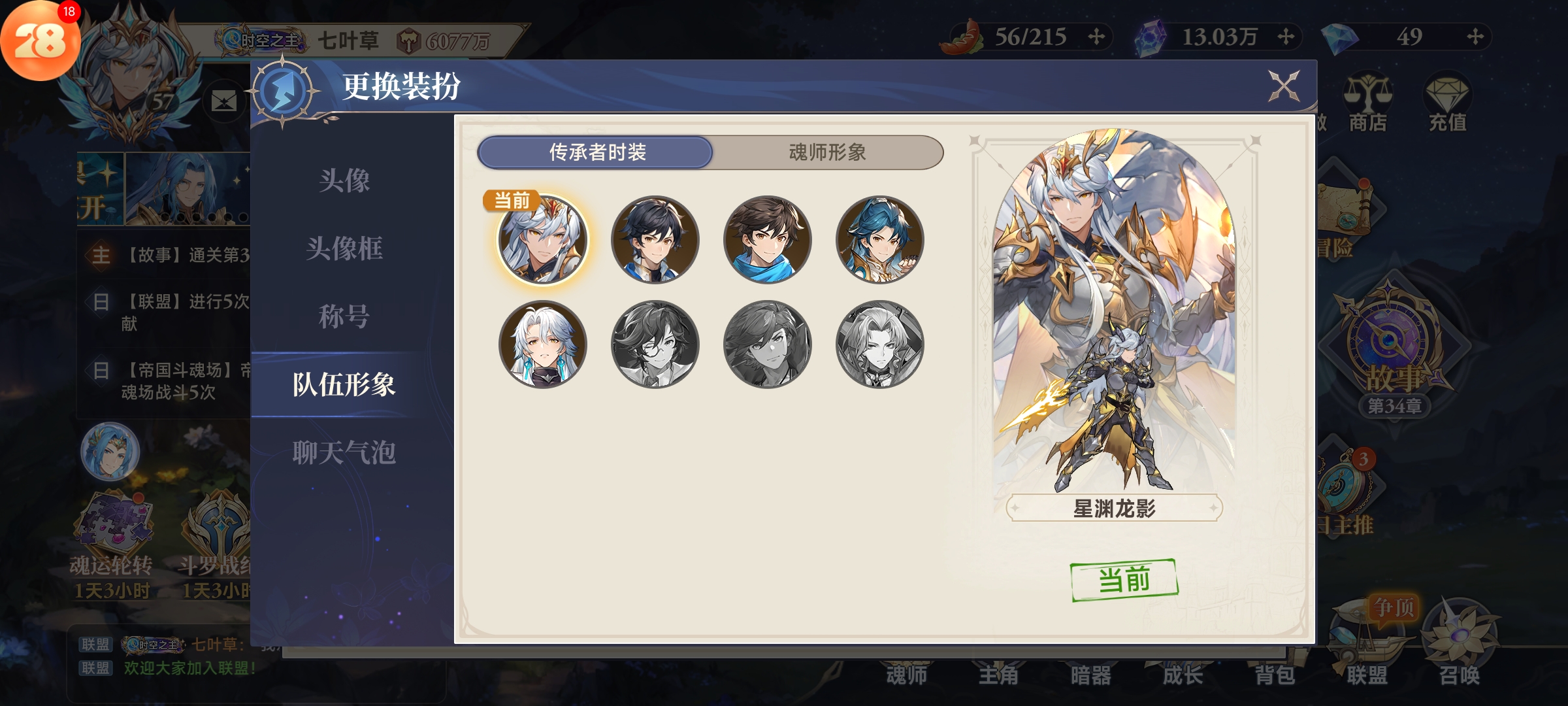Add more blue diamonds with plus button
The width and height of the screenshot is (1568, 706).
[1475, 37]
